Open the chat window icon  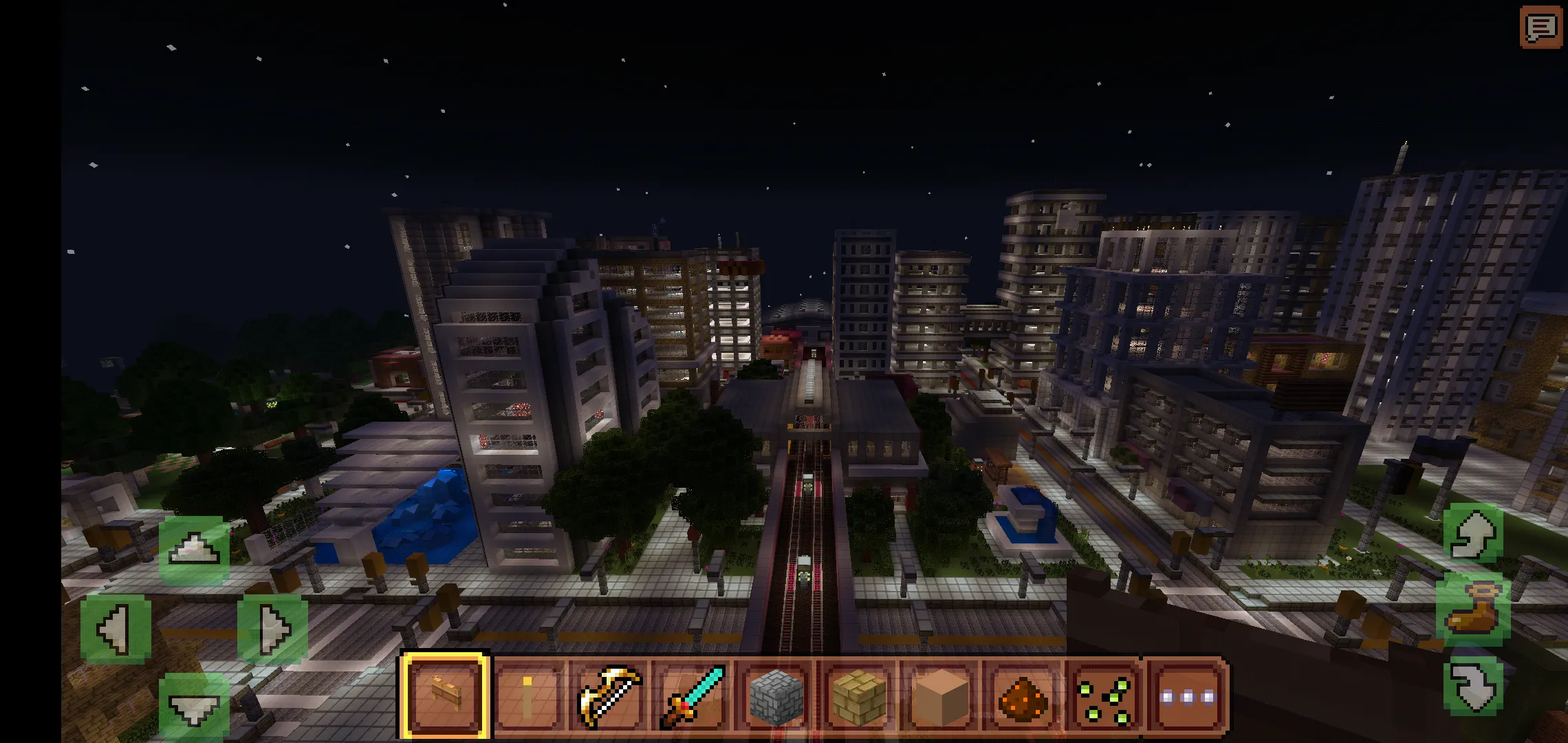[1540, 28]
